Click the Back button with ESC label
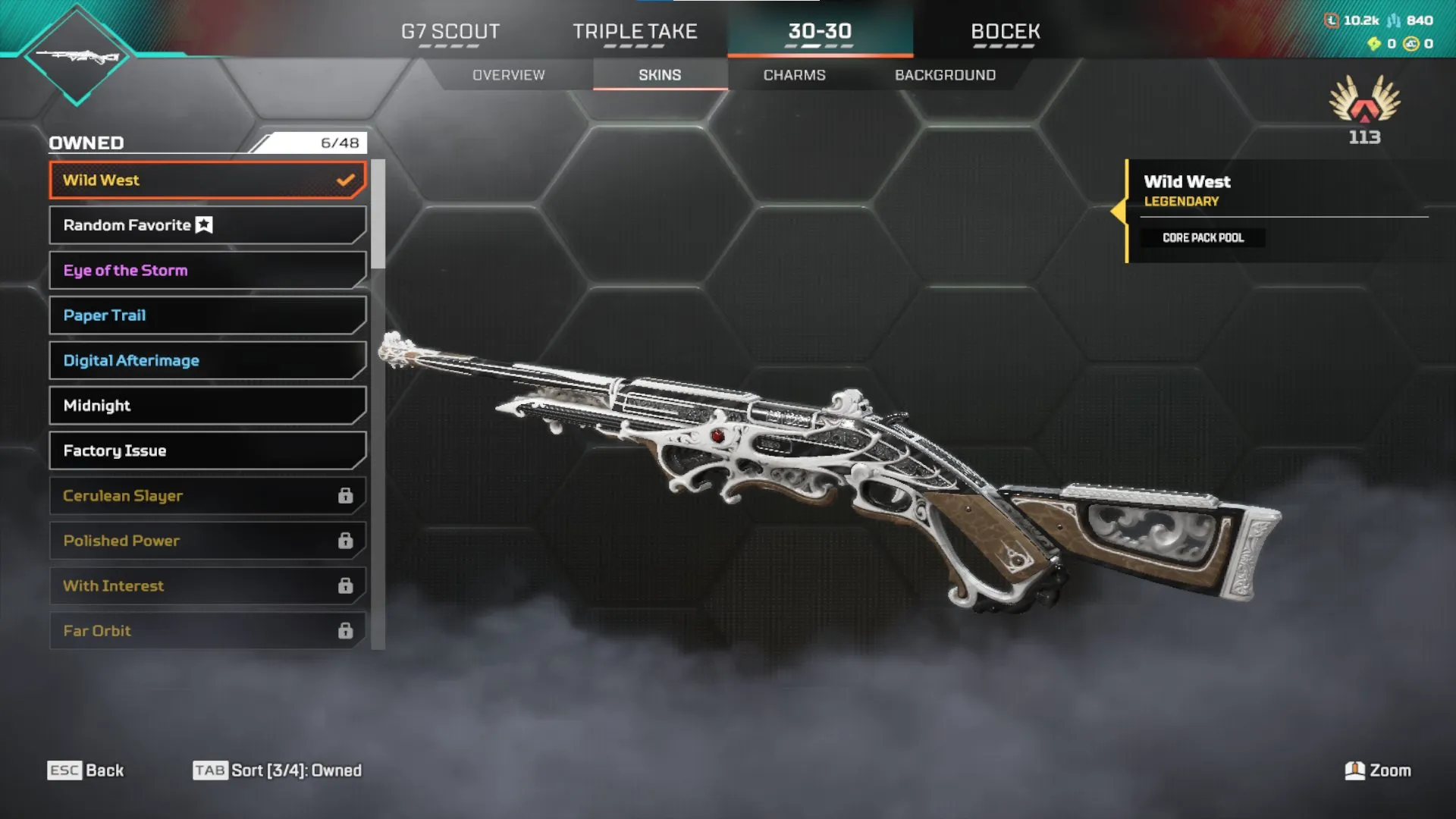 pos(86,770)
